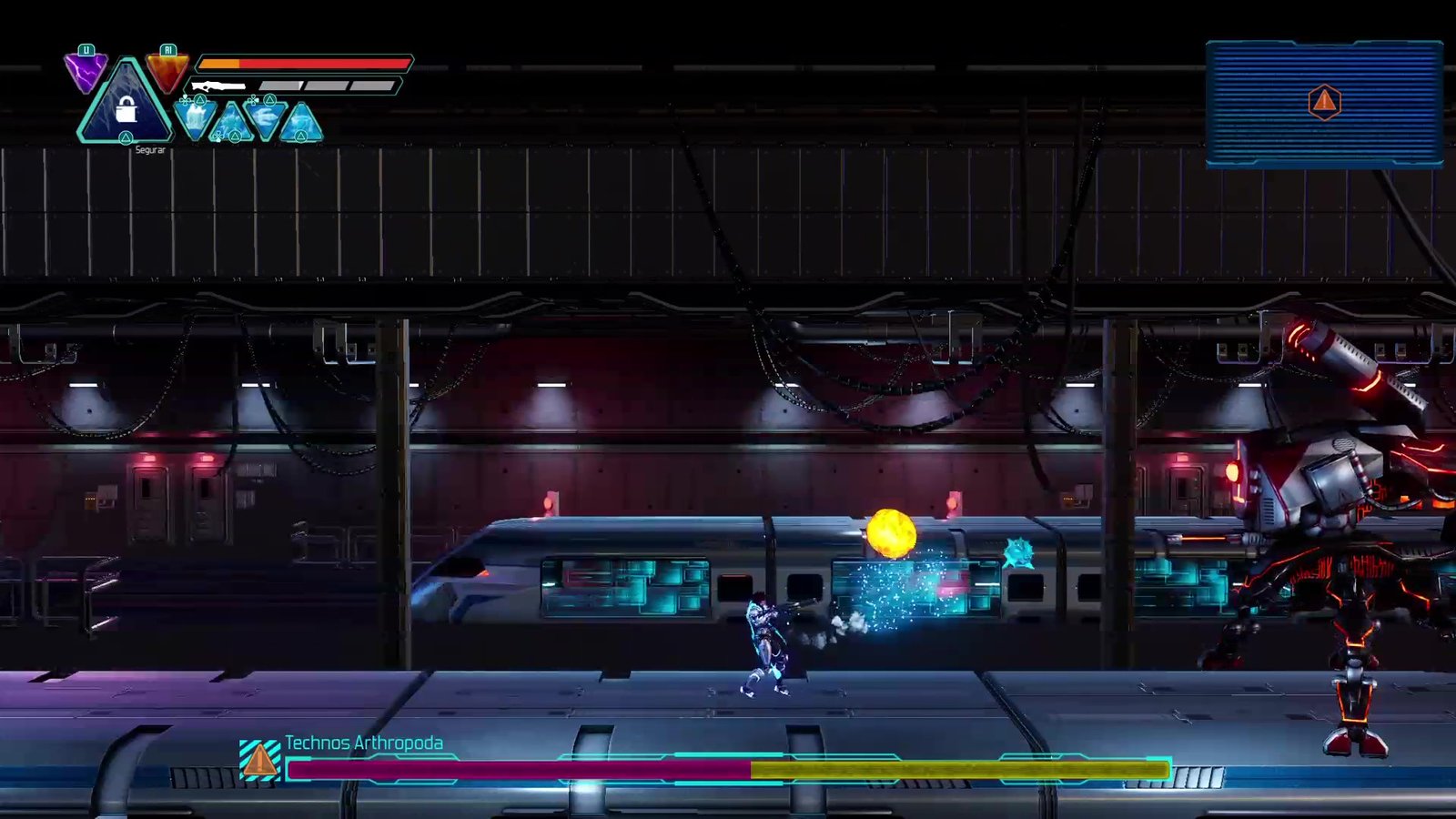Screen dimensions: 1456x819
Task: Click the white rifle weapon icon
Action: click(218, 86)
